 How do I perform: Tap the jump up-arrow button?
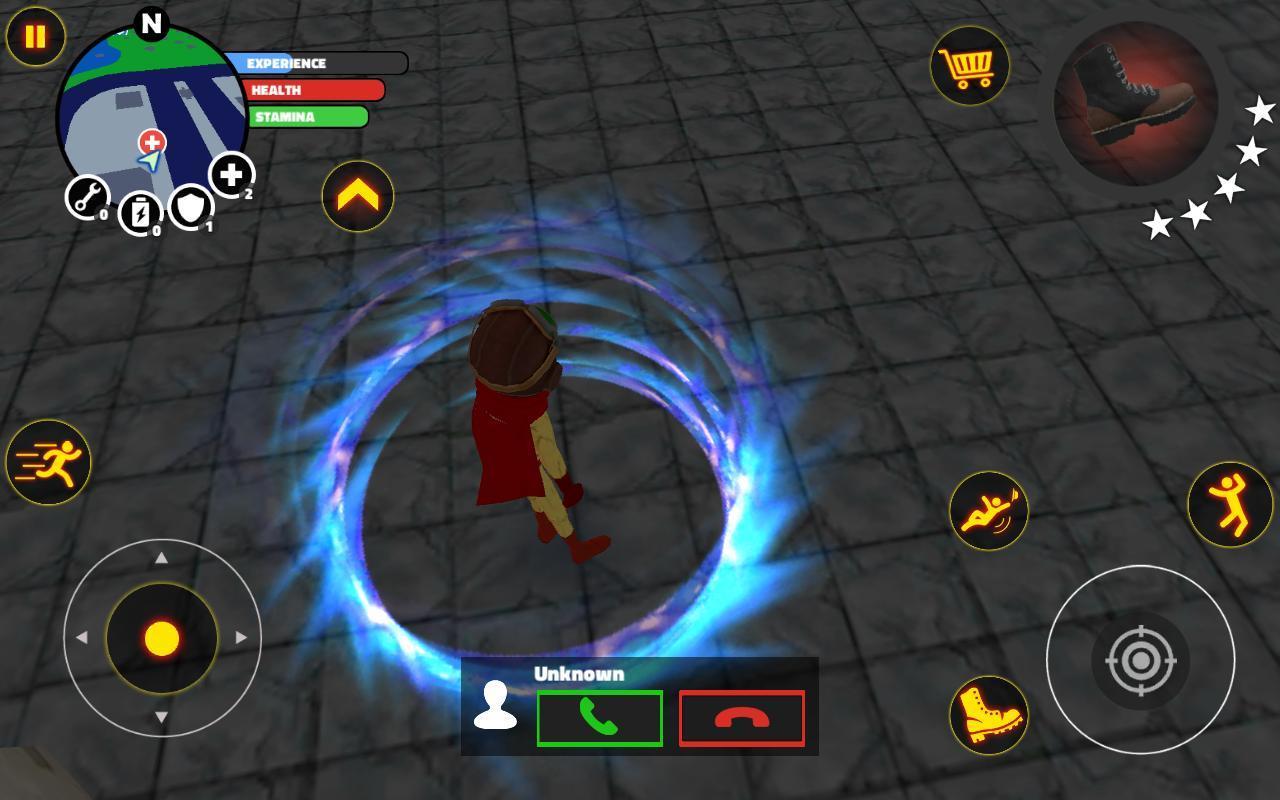(357, 196)
